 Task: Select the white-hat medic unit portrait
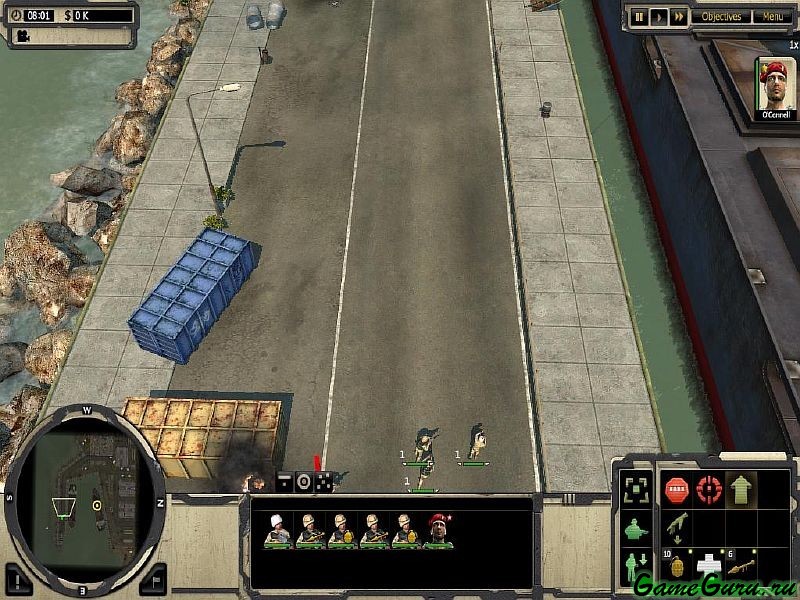277,530
